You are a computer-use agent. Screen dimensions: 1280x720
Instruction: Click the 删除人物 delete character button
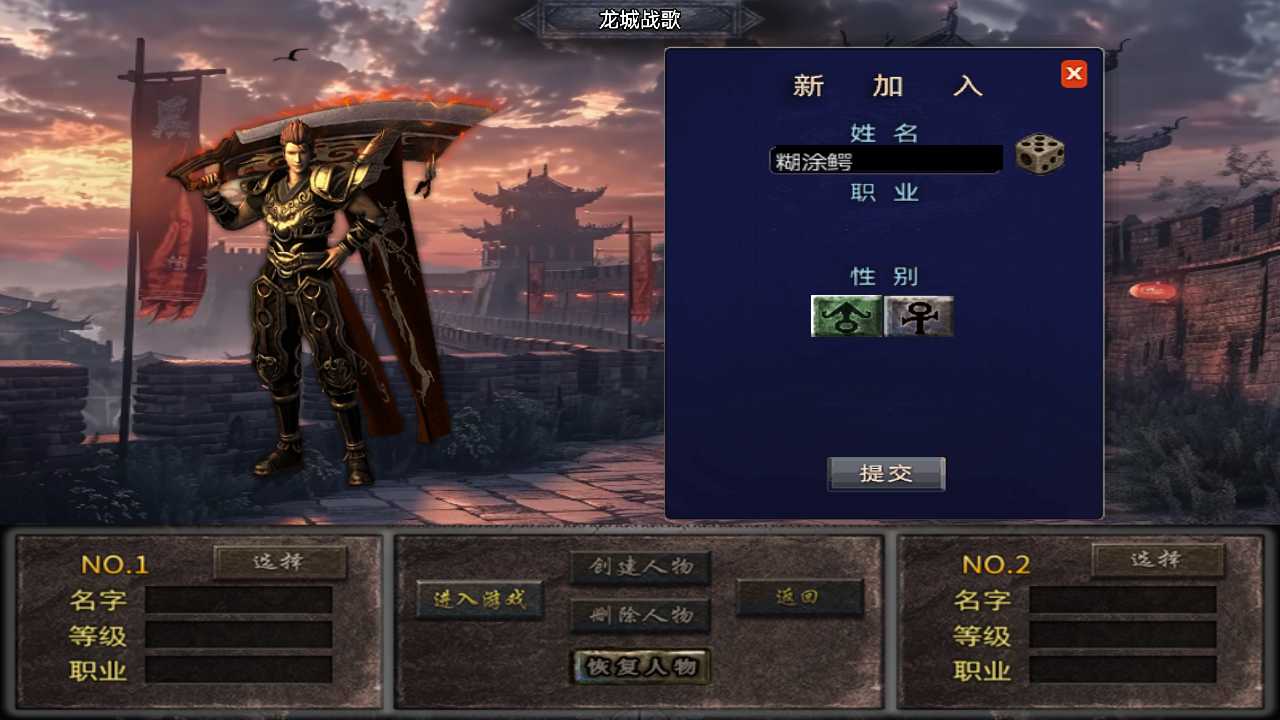coord(640,616)
